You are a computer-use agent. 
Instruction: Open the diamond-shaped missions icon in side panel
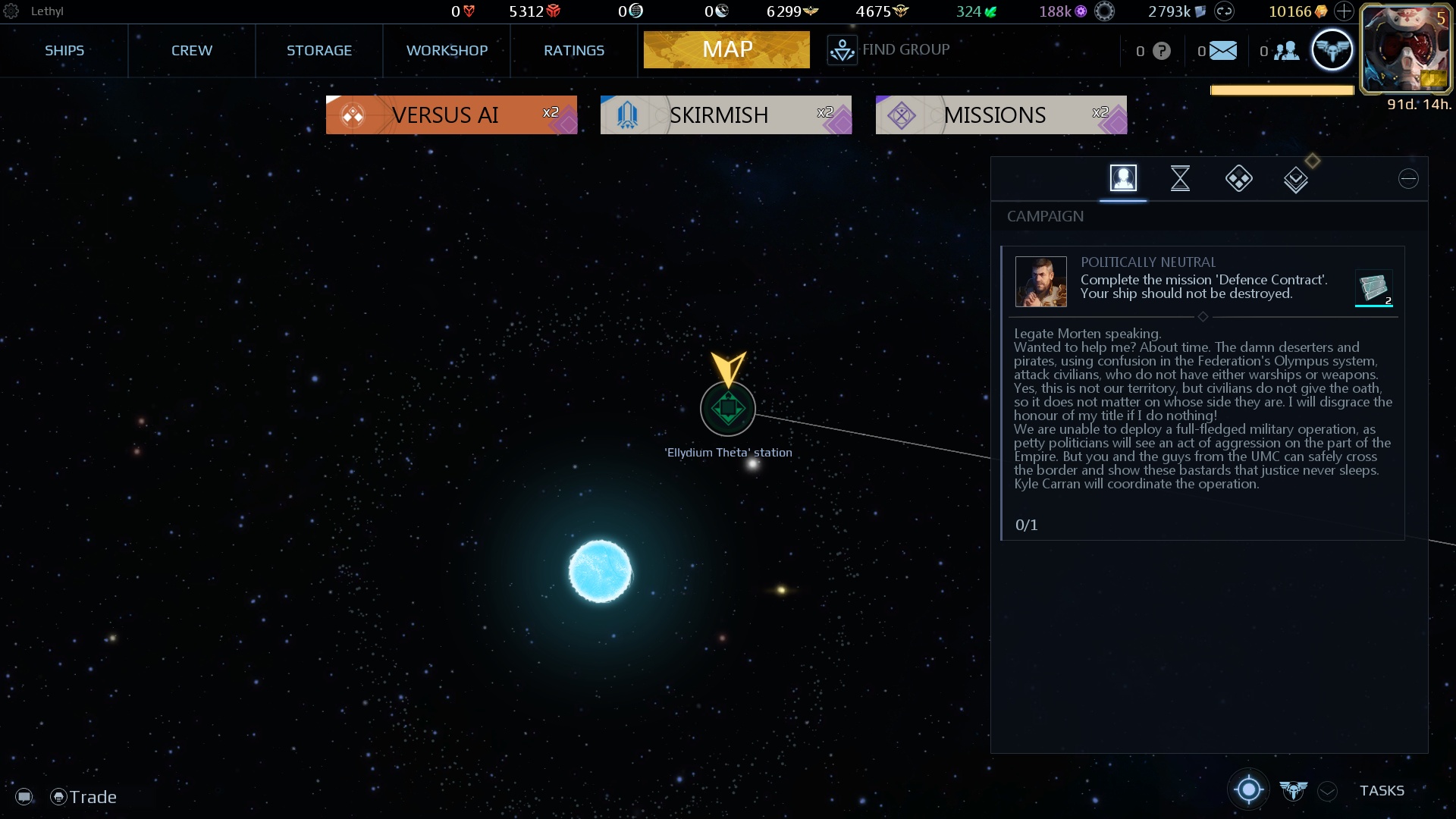tap(1238, 178)
